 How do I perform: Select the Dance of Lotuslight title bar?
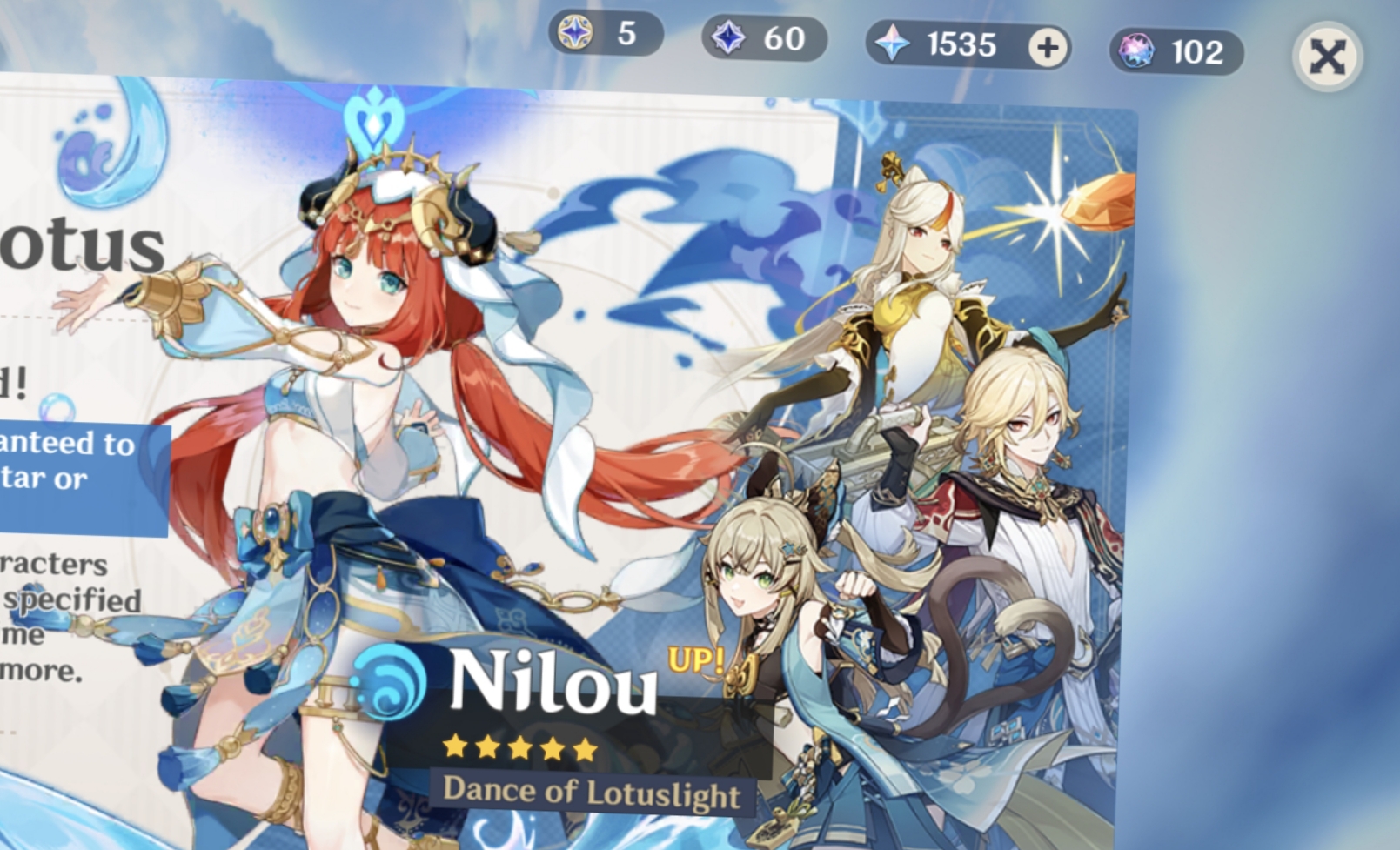coord(594,790)
